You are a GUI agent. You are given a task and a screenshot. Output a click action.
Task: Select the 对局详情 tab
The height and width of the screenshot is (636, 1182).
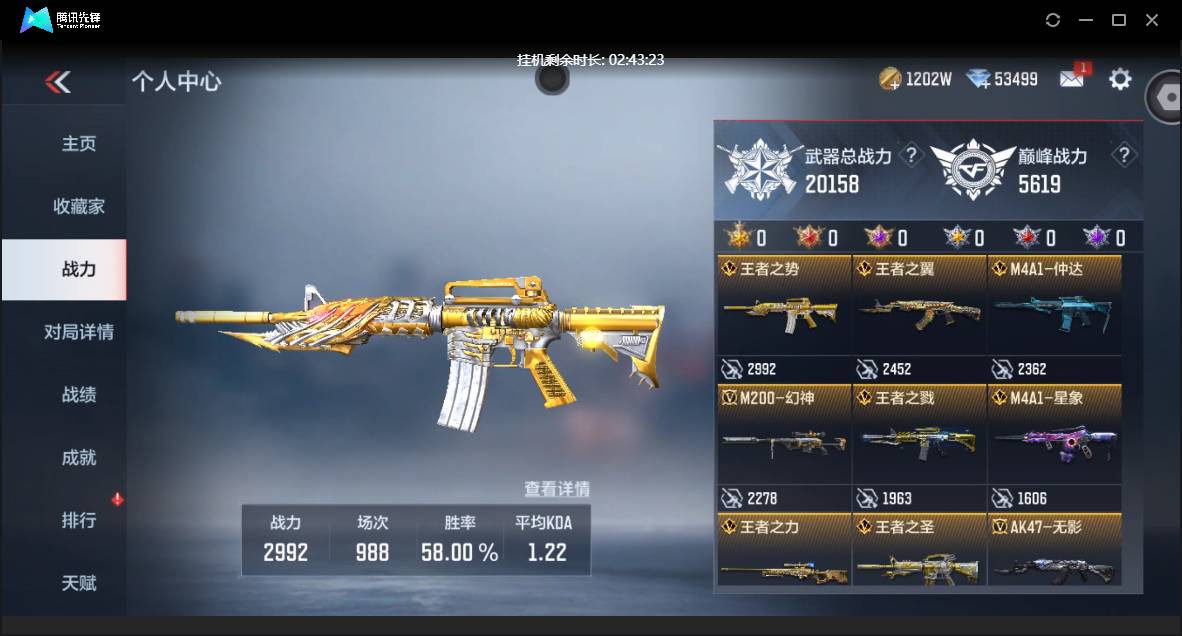(79, 332)
